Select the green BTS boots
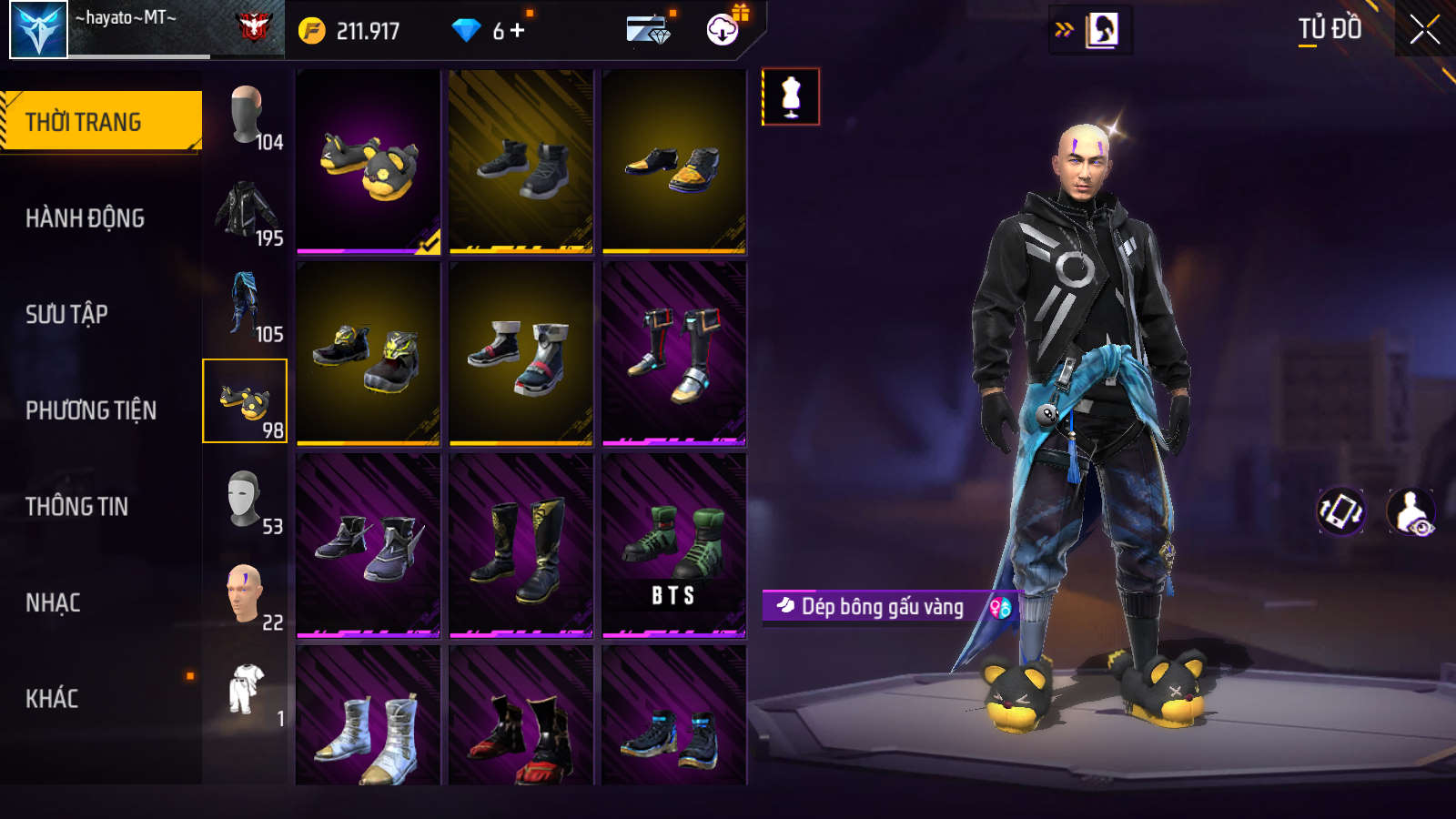 pyautogui.click(x=674, y=544)
